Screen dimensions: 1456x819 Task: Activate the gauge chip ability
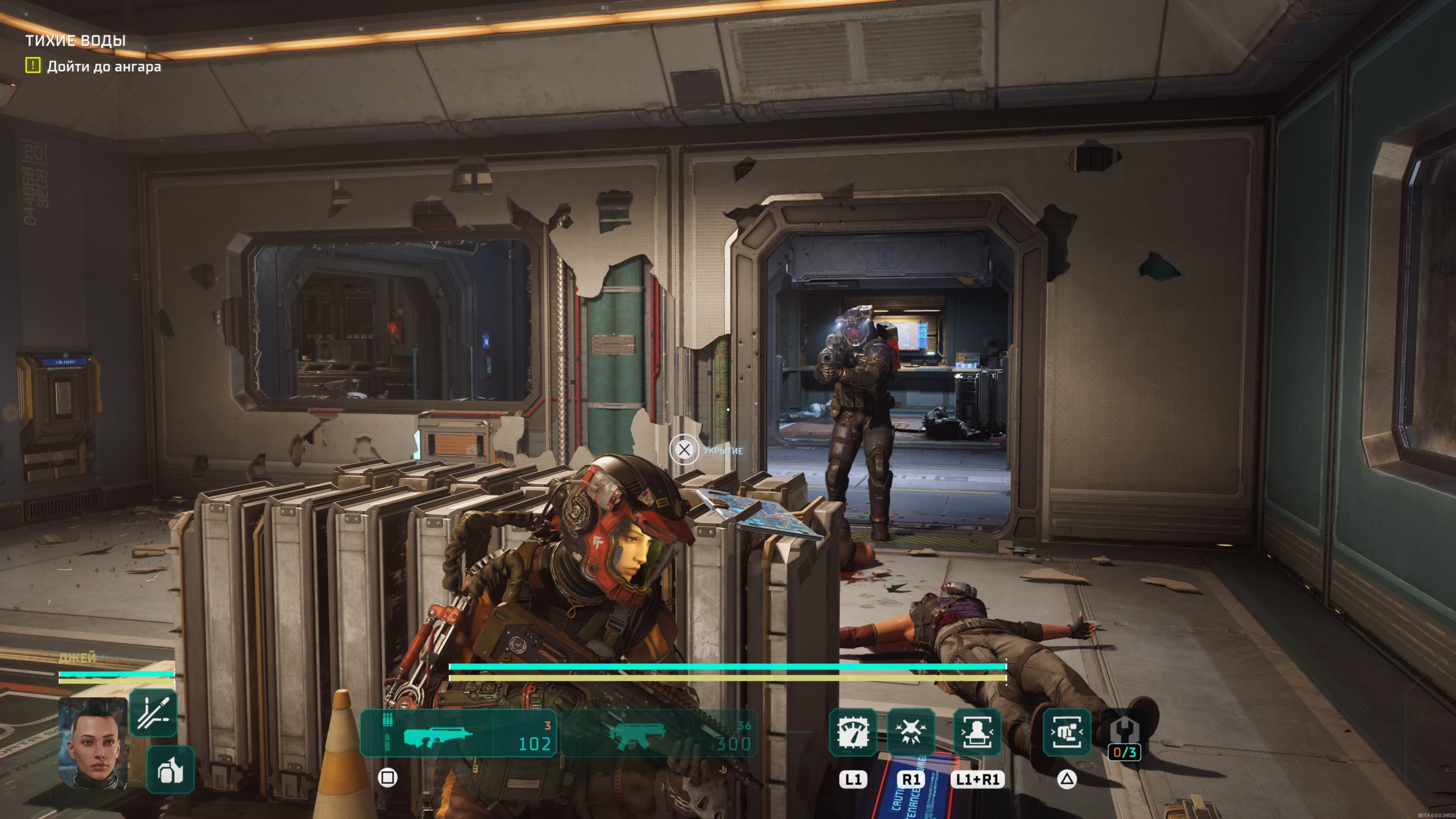pos(853,733)
